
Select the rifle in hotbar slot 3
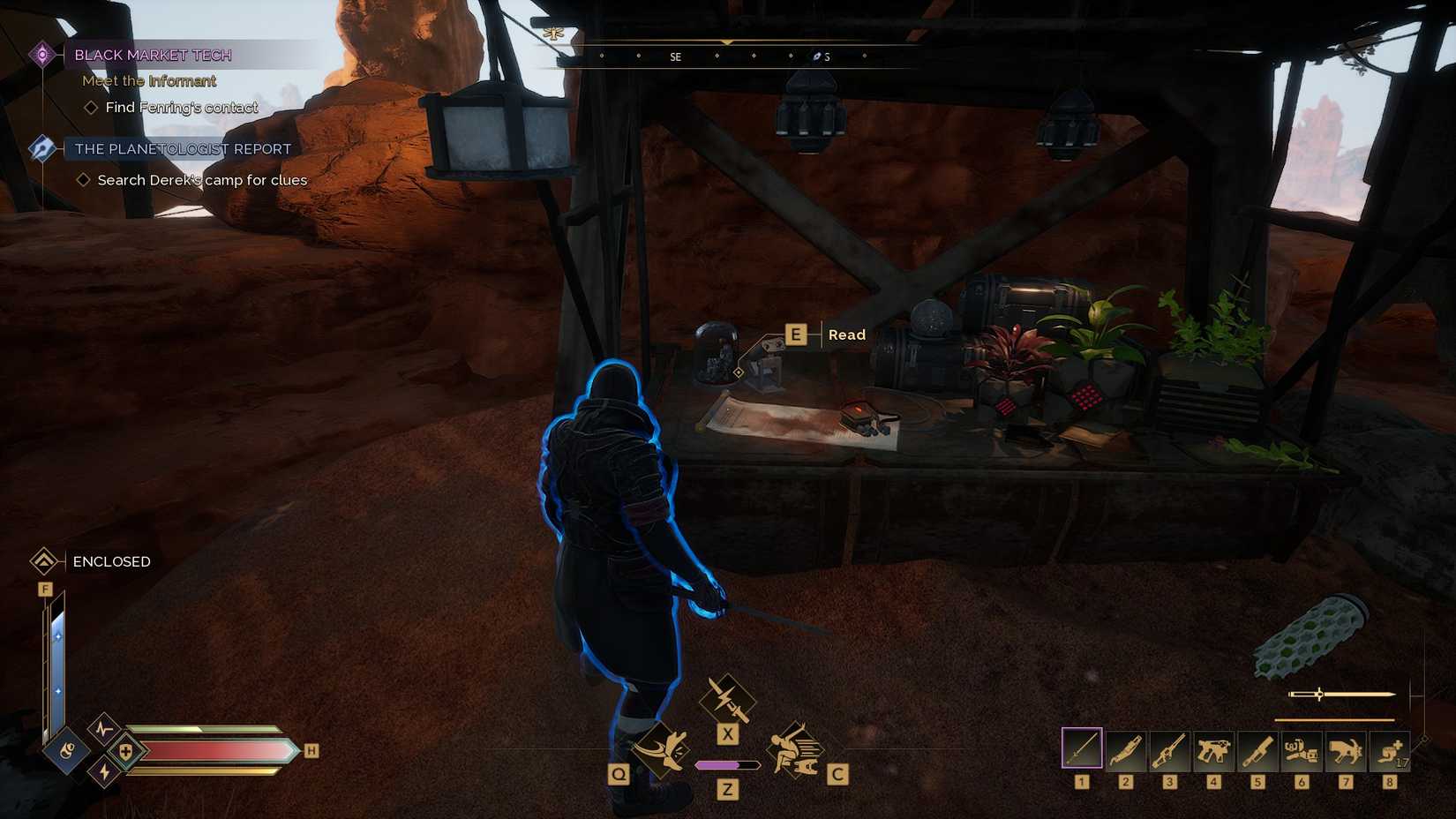pyautogui.click(x=1169, y=751)
